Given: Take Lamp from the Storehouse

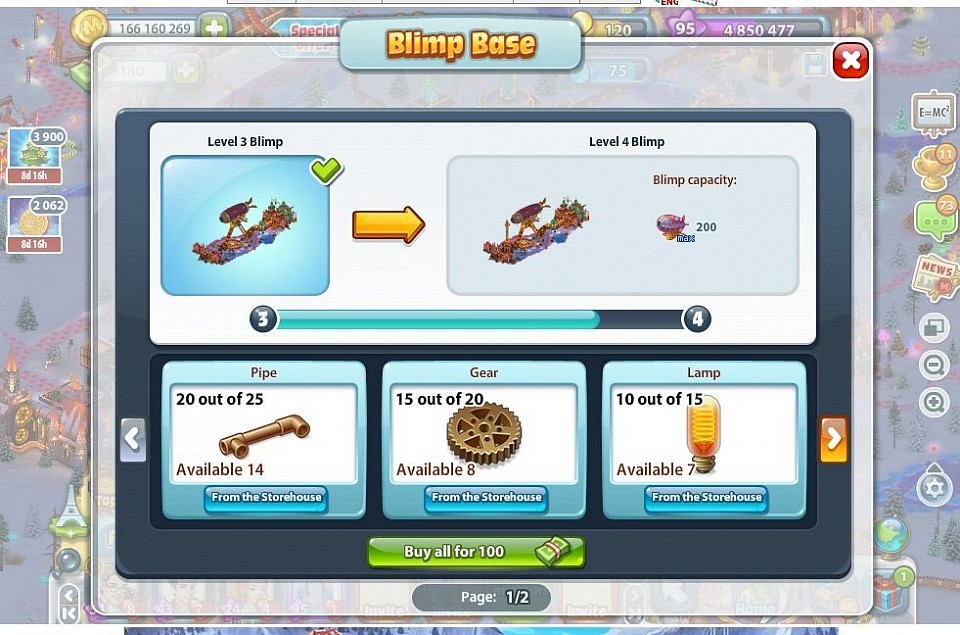Looking at the screenshot, I should coord(705,497).
